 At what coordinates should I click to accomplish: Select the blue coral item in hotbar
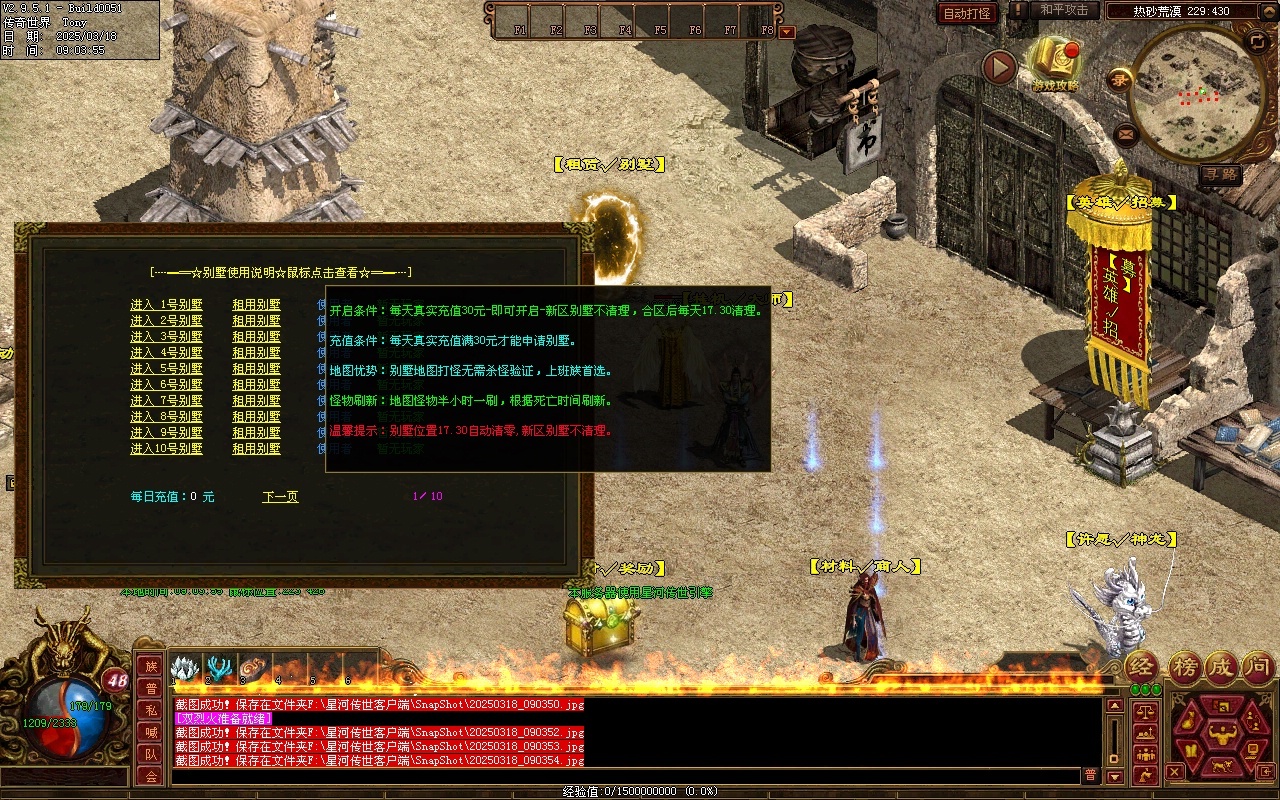[x=219, y=669]
